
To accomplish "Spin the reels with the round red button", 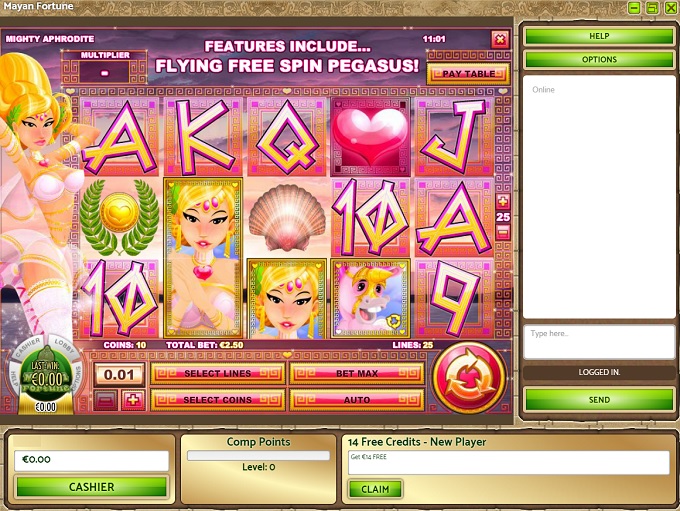I will pyautogui.click(x=469, y=377).
